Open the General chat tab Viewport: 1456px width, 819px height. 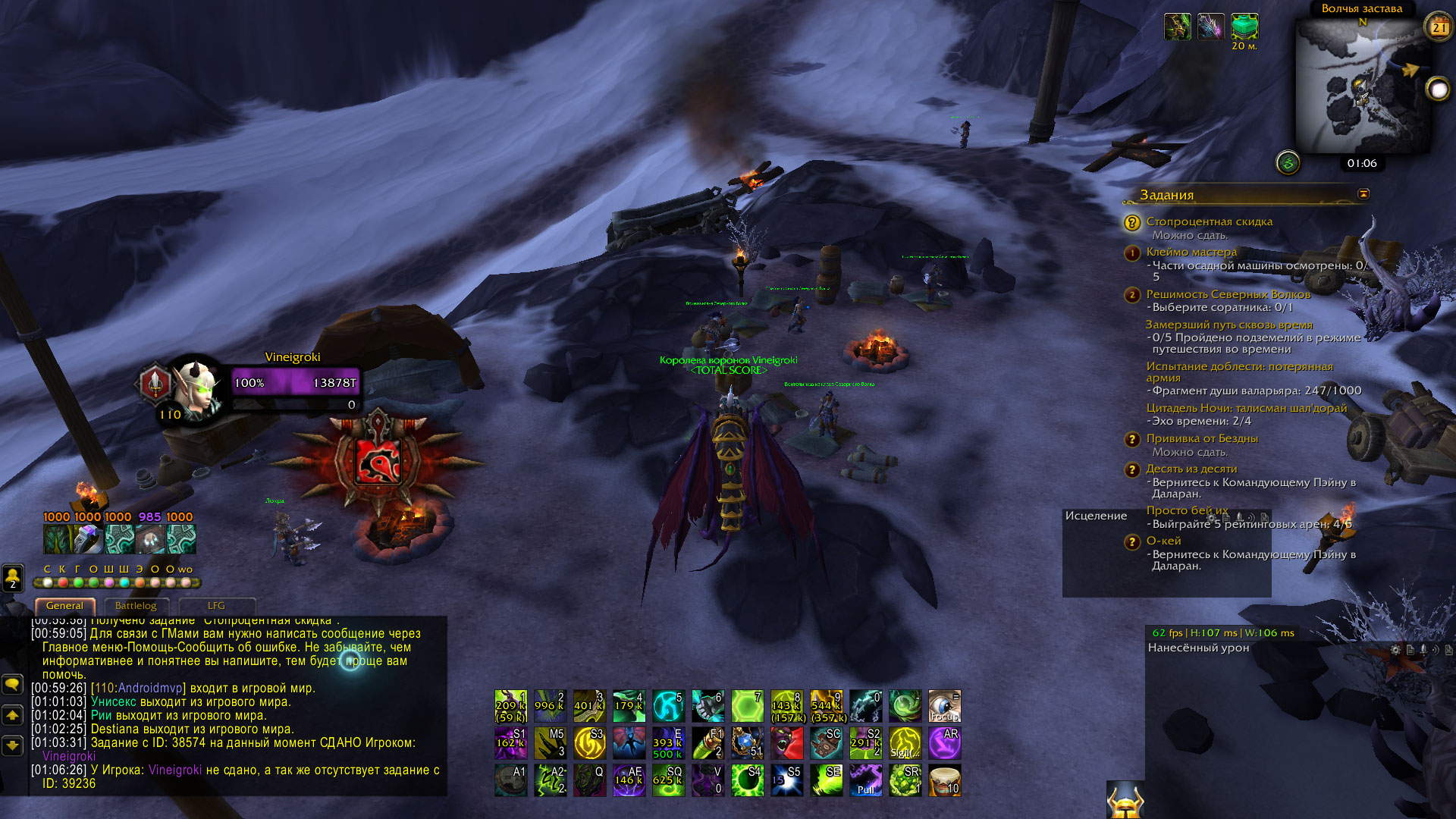(x=64, y=606)
